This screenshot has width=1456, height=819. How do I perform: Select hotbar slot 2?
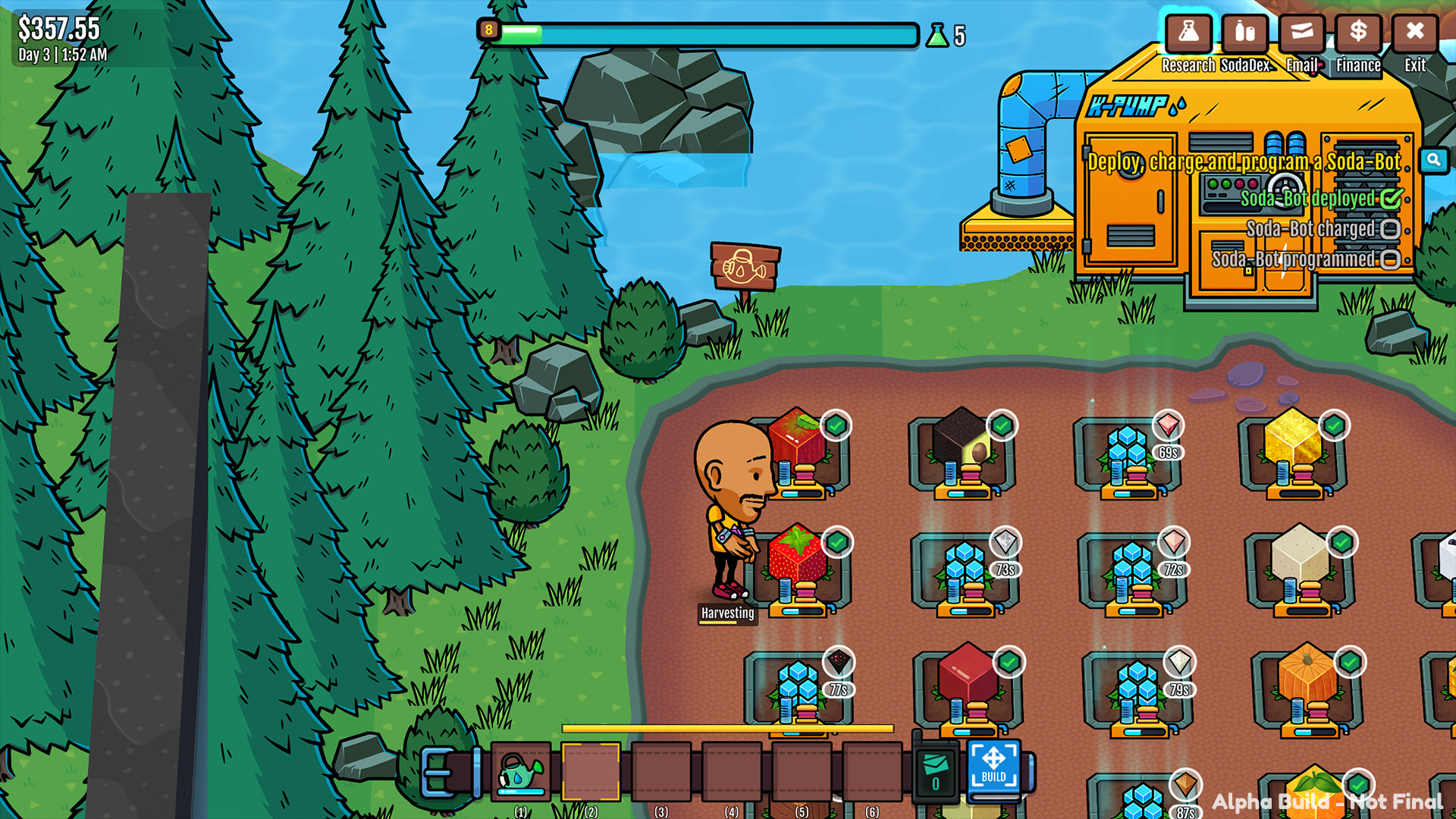click(x=590, y=770)
